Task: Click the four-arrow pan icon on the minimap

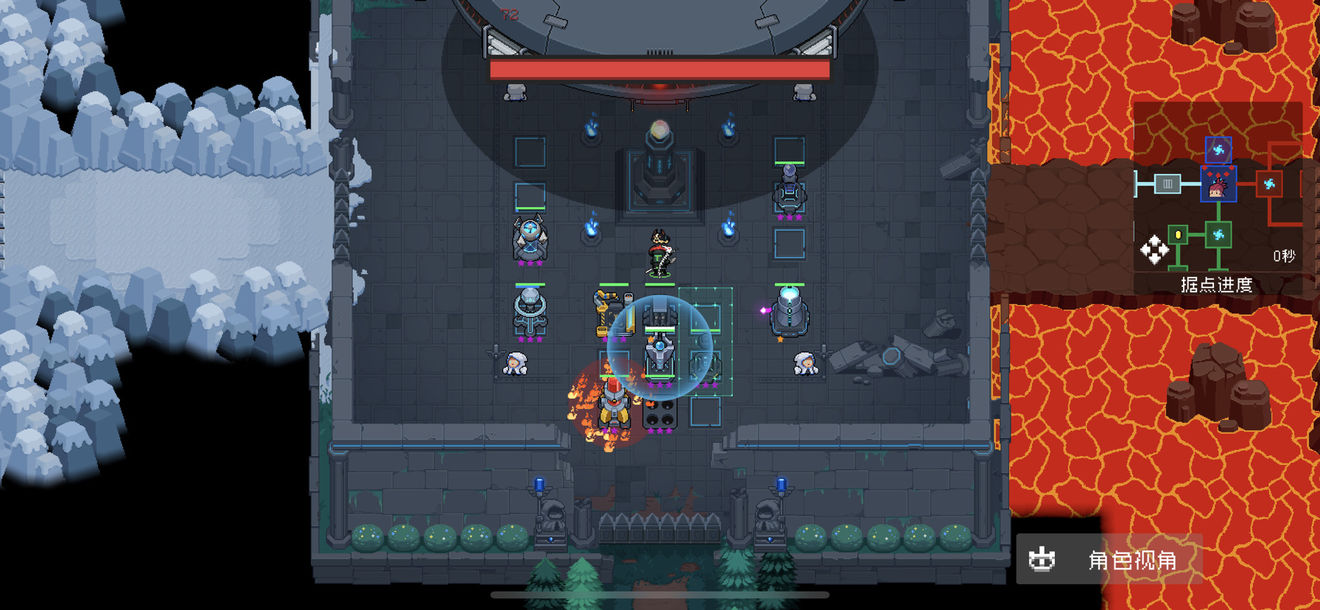Action: pos(1154,250)
